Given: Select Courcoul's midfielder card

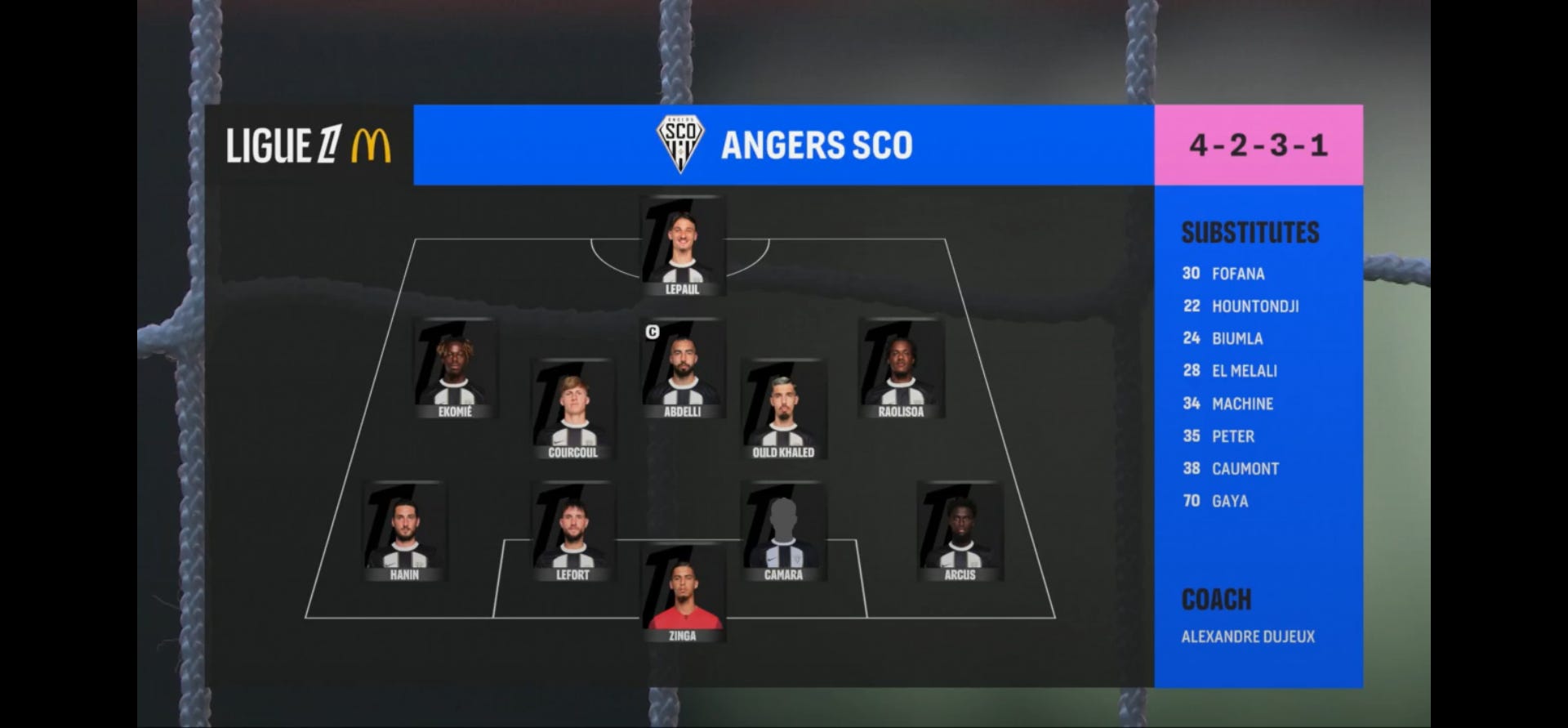Looking at the screenshot, I should pyautogui.click(x=572, y=409).
